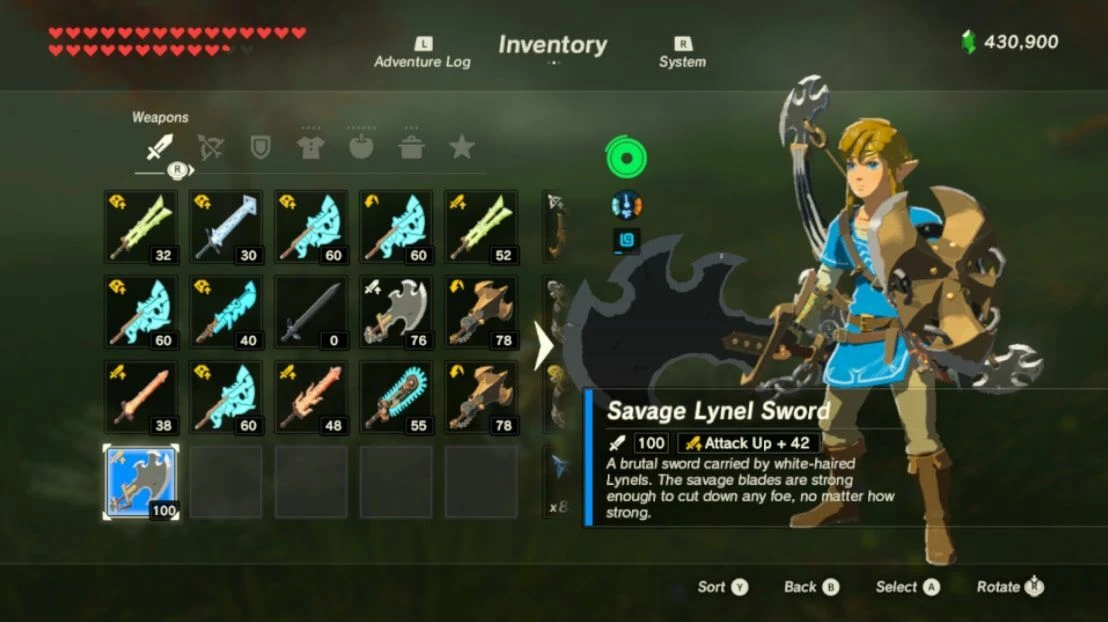Open the Adventure Log screen
The image size is (1108, 622).
(x=422, y=53)
